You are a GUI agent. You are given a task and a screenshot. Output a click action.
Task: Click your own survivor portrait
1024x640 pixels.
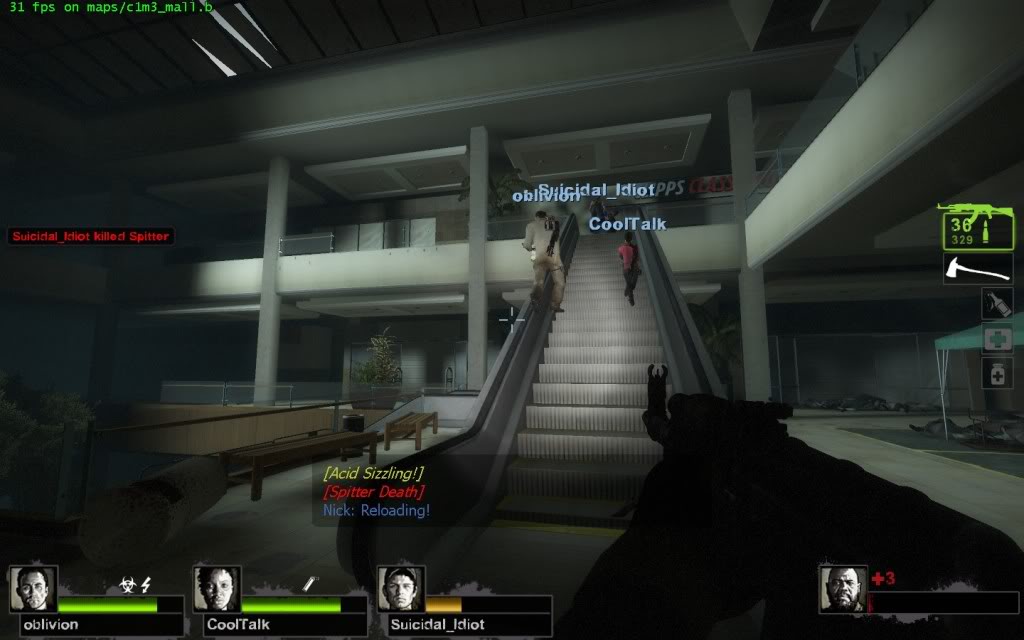point(842,590)
